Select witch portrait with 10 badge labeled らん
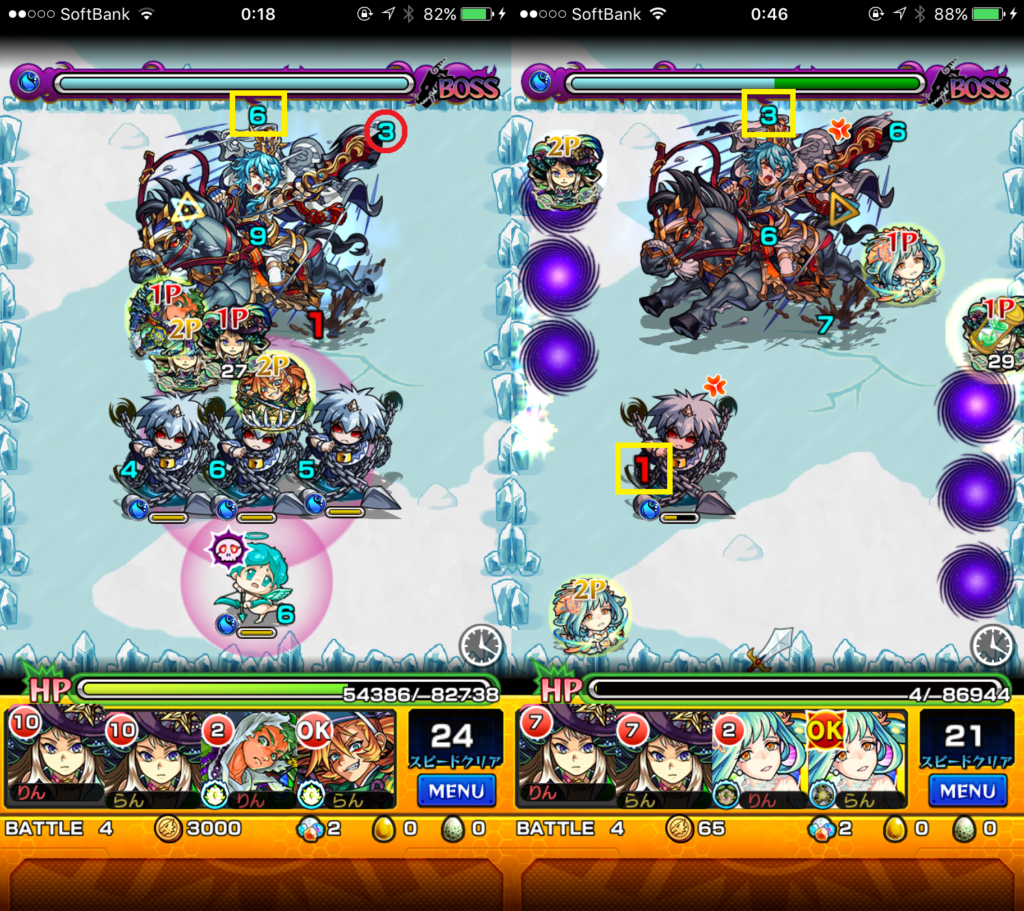Screen dimensions: 1024x911 coord(152,758)
